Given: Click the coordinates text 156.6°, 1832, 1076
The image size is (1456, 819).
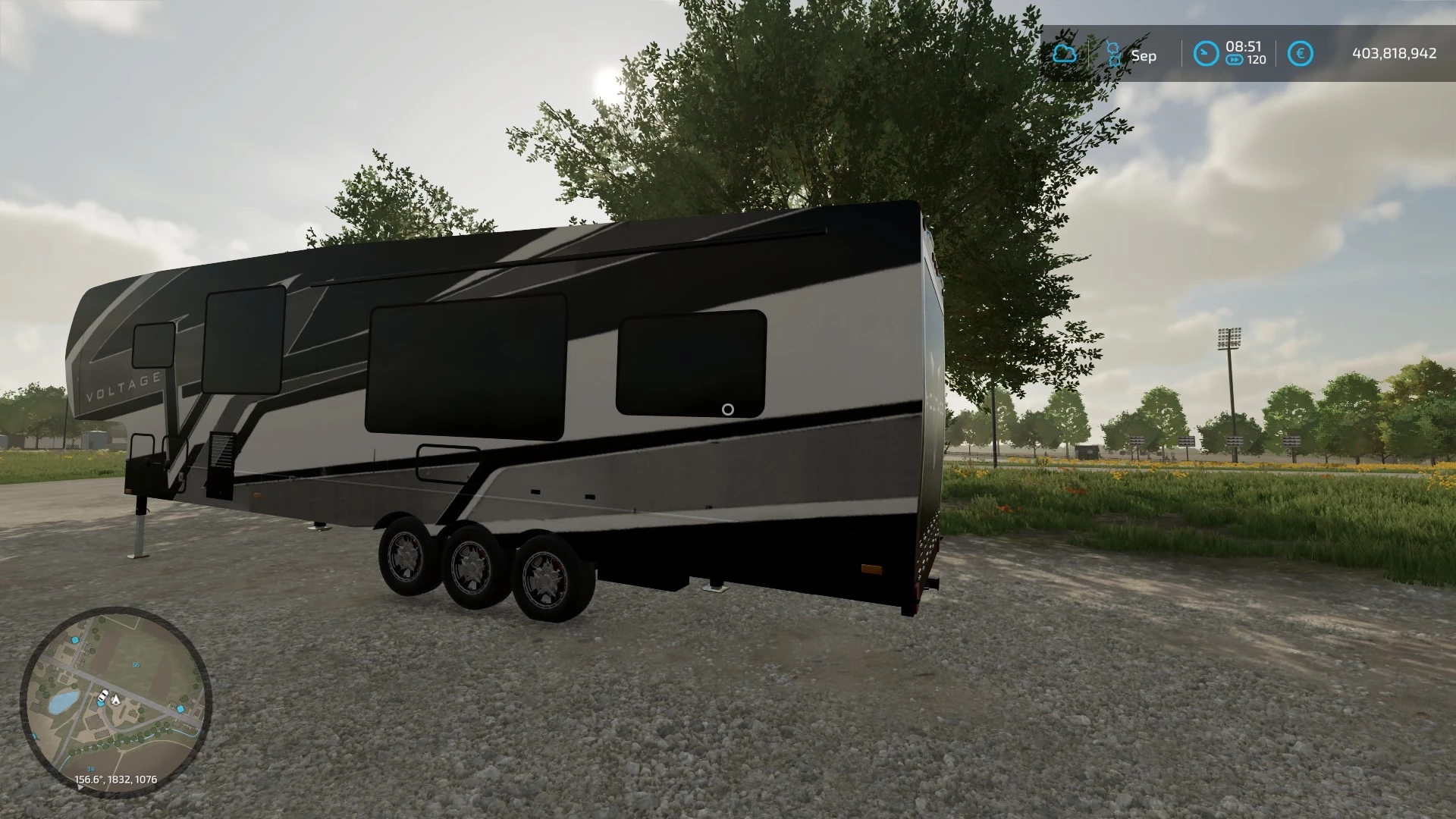Looking at the screenshot, I should point(116,779).
